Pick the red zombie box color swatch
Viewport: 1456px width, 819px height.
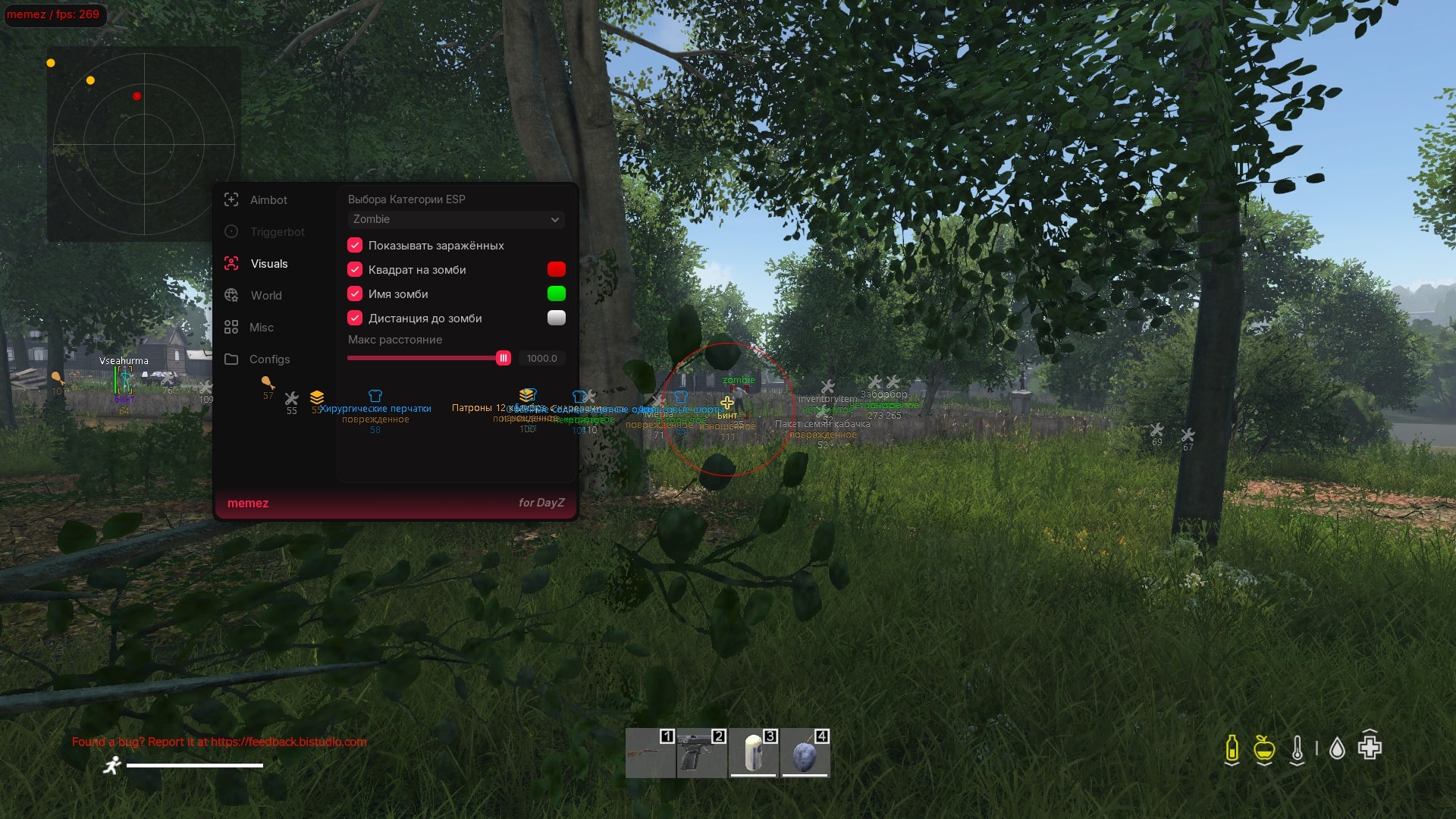[x=556, y=269]
